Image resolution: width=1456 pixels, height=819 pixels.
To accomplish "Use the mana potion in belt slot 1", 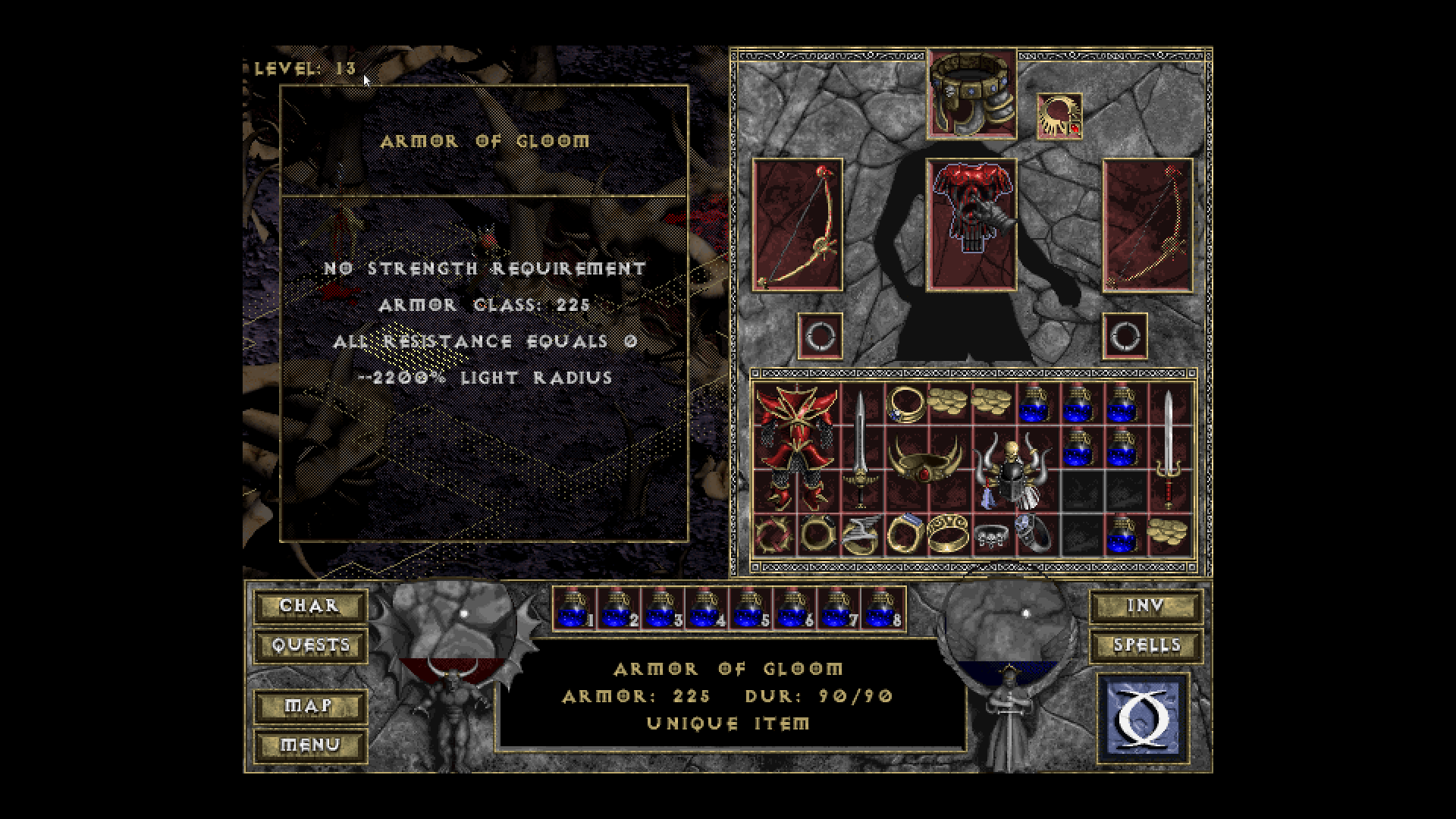I will coord(574,609).
